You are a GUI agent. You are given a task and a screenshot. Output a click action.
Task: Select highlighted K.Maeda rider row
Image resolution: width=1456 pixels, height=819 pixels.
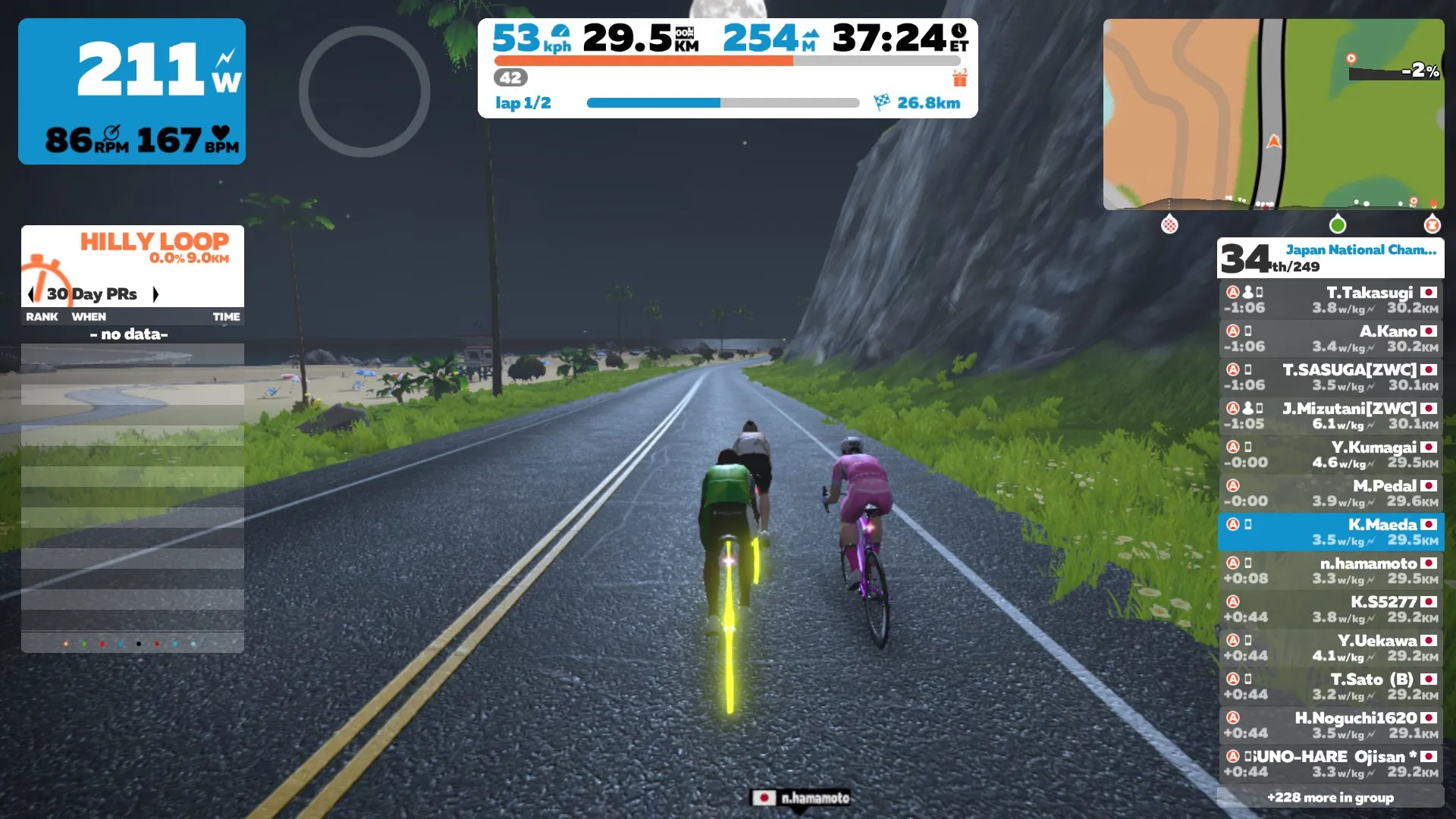1330,532
